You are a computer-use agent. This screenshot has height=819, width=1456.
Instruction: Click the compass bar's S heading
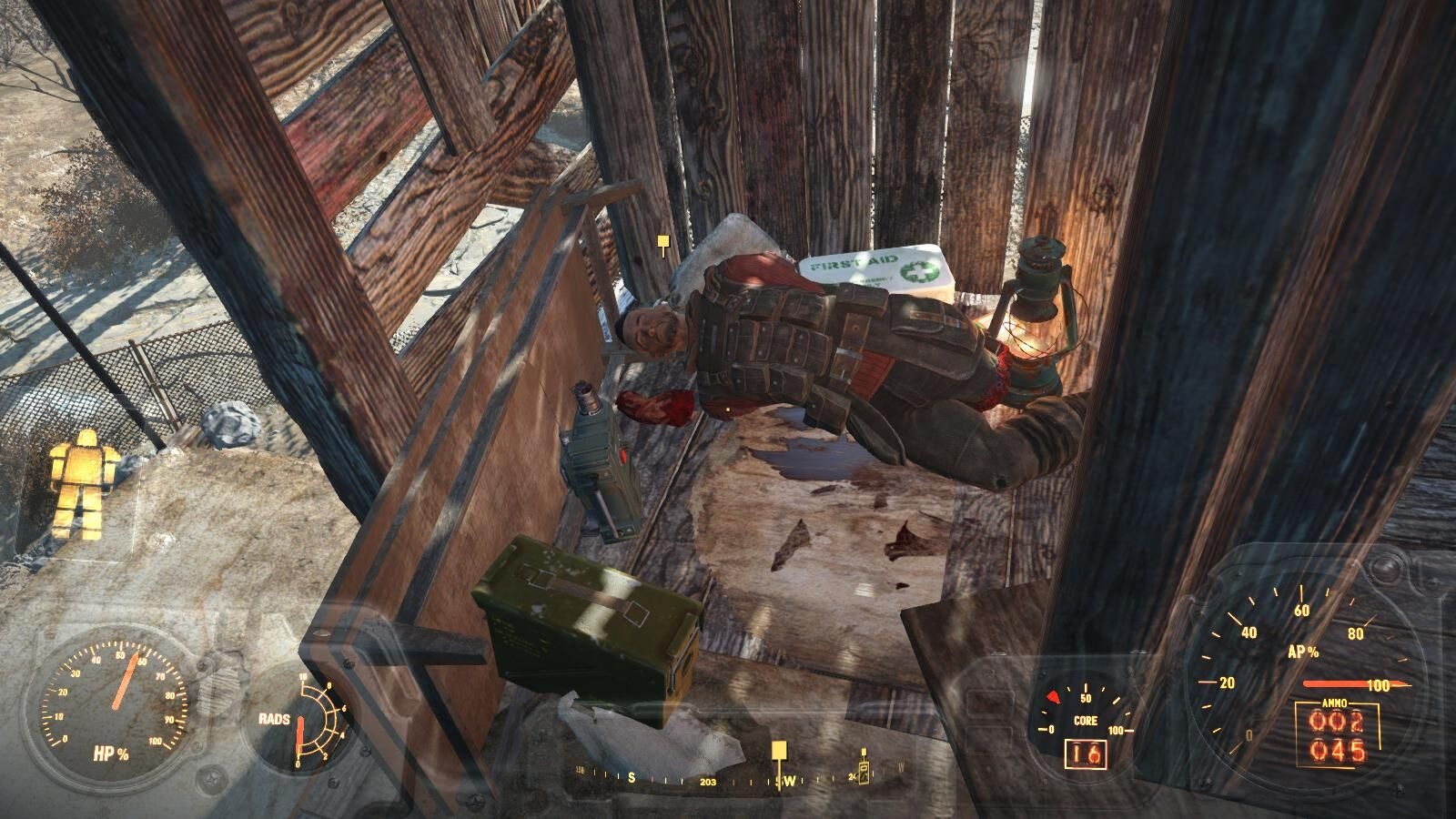[x=631, y=778]
